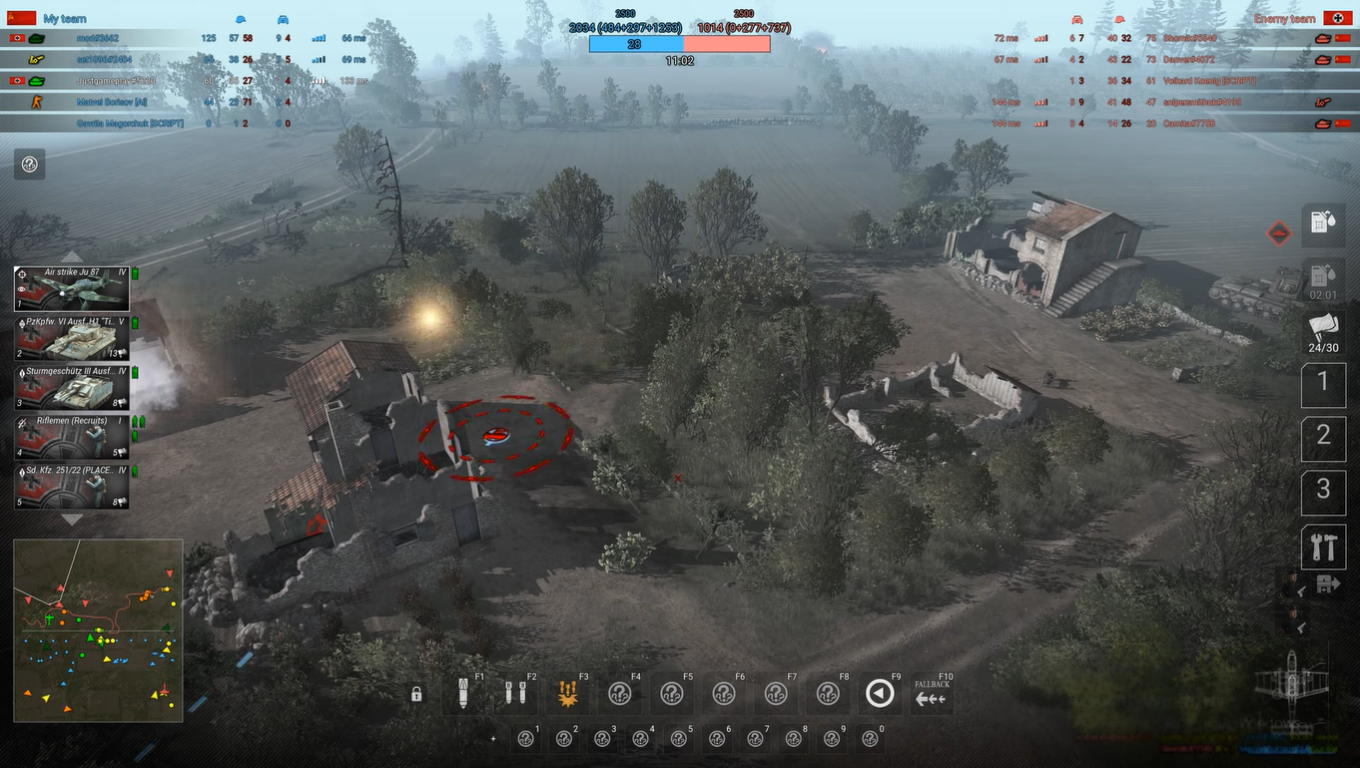The width and height of the screenshot is (1360, 768).
Task: Click a location on the minimap
Action: coord(97,630)
